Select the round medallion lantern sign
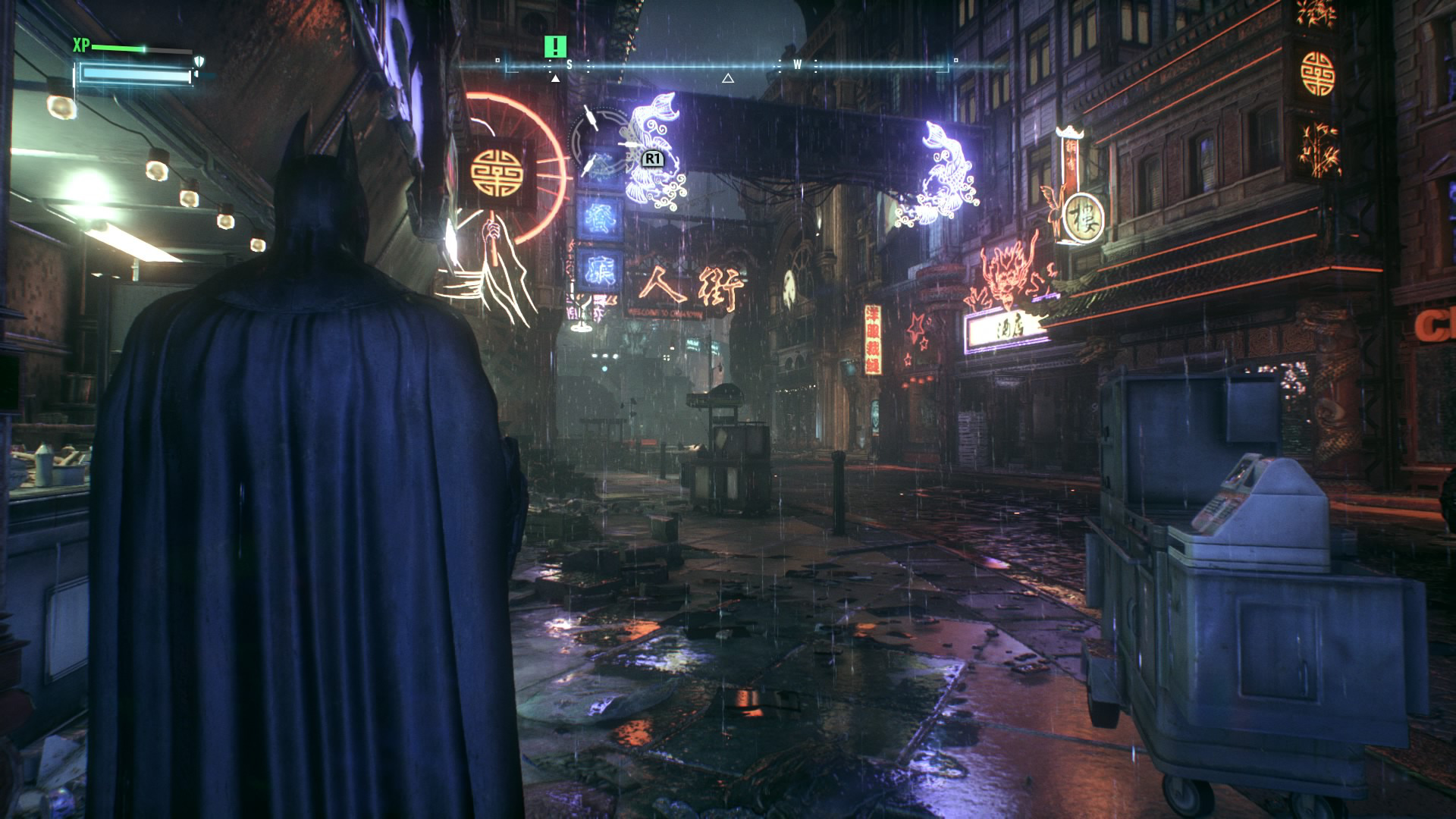 tap(497, 172)
